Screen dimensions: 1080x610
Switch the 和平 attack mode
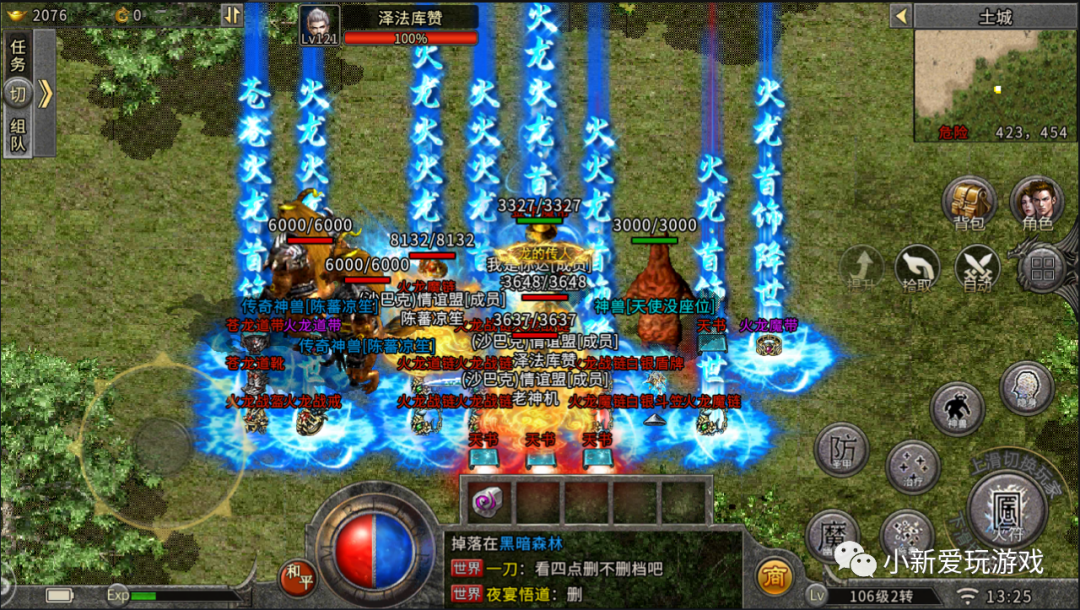point(297,576)
